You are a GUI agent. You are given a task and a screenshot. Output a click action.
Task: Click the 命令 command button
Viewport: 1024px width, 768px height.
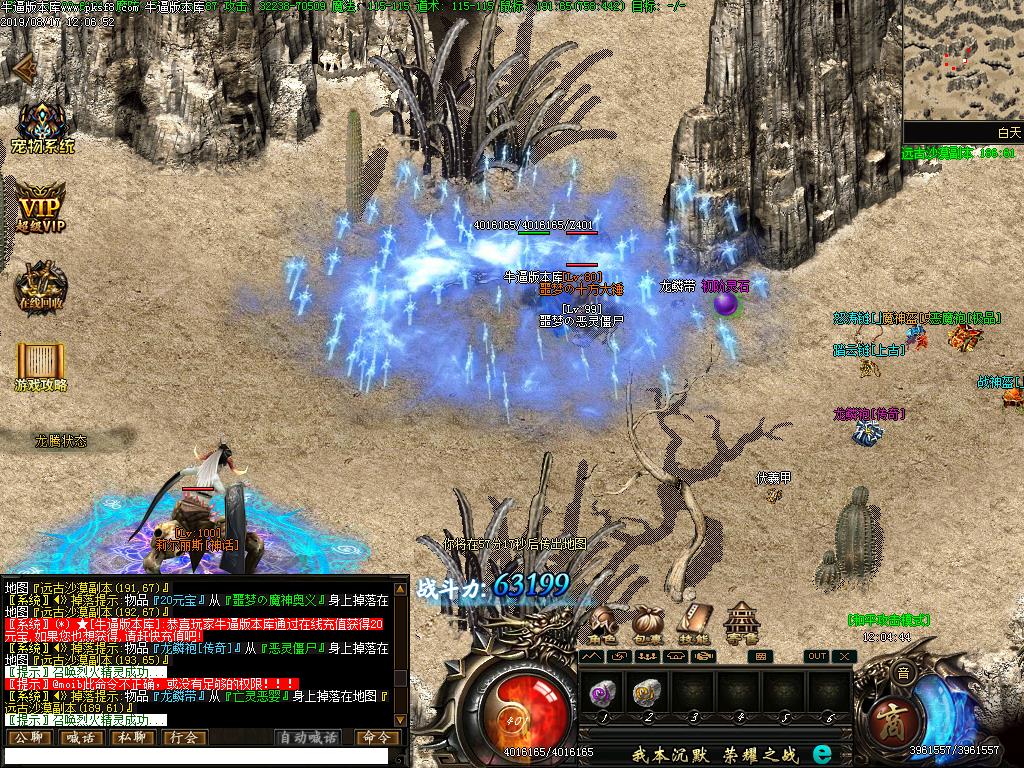point(376,738)
